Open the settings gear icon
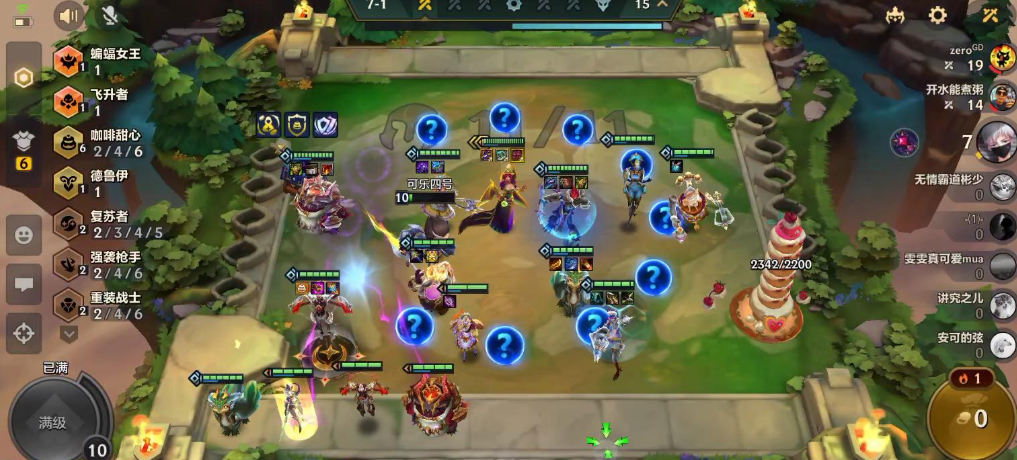This screenshot has width=1017, height=460. click(x=938, y=15)
